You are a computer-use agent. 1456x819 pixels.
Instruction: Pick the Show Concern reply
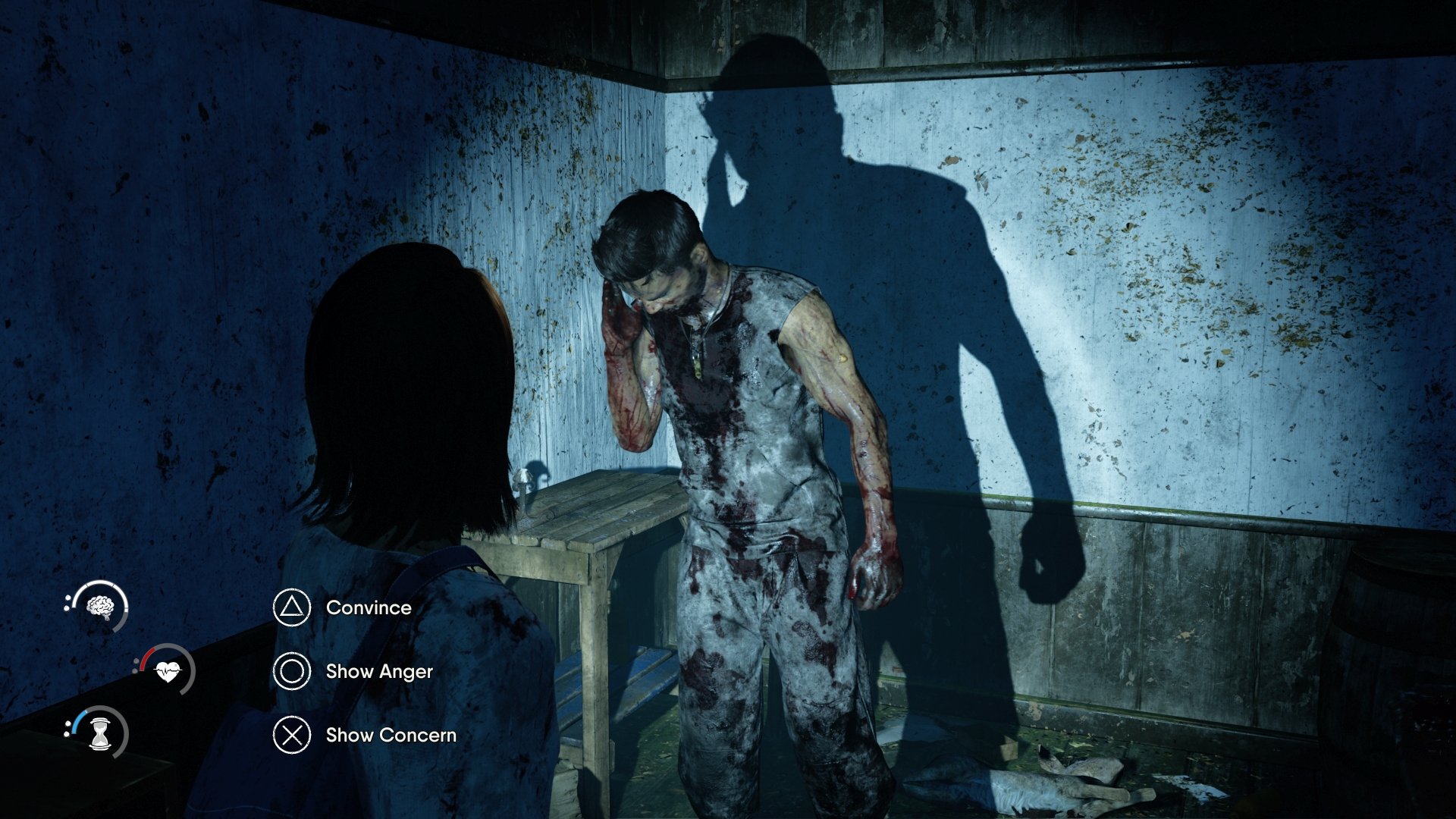pyautogui.click(x=391, y=735)
